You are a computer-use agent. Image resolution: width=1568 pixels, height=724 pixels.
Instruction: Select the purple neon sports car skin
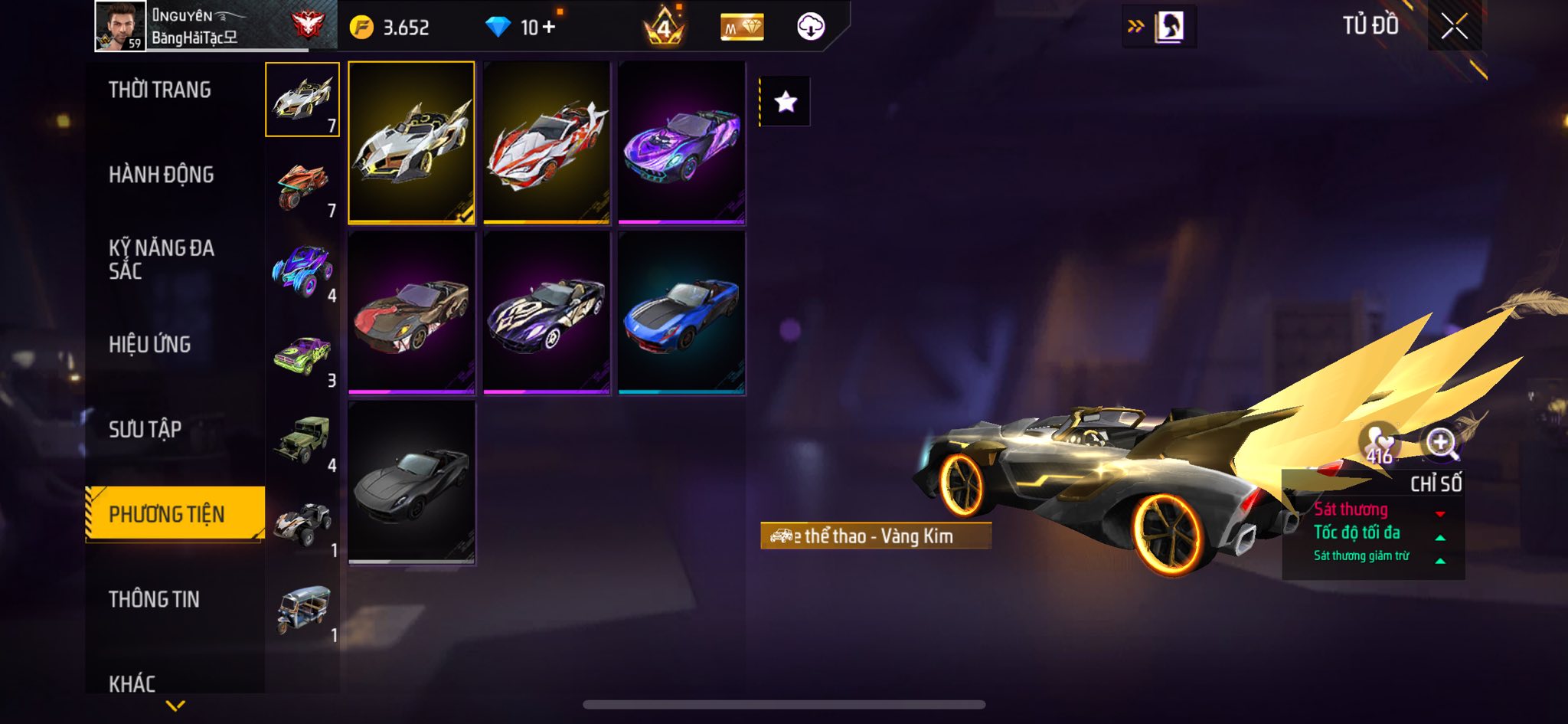click(681, 143)
